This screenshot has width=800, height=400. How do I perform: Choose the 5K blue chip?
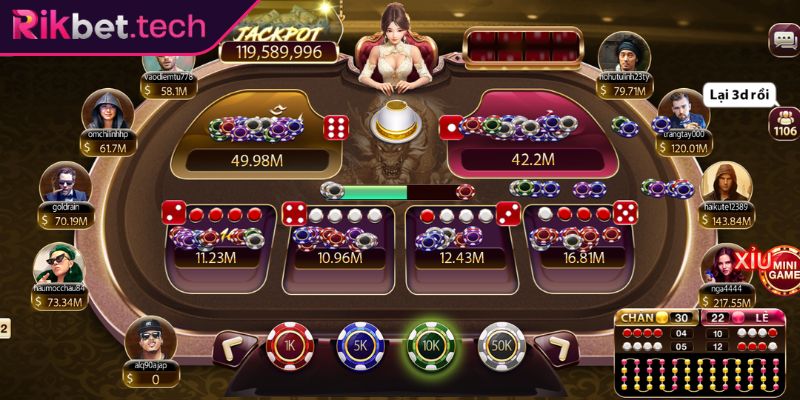pyautogui.click(x=359, y=347)
